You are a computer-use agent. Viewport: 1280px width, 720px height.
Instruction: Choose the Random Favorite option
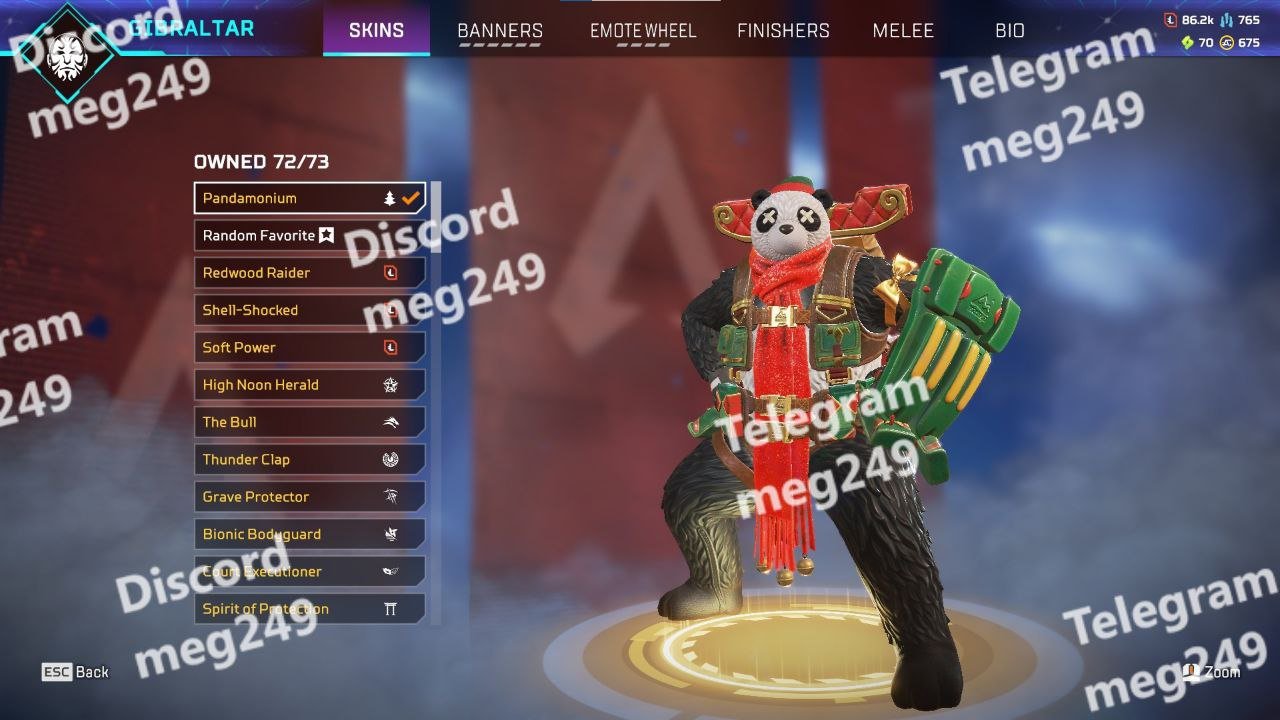309,236
